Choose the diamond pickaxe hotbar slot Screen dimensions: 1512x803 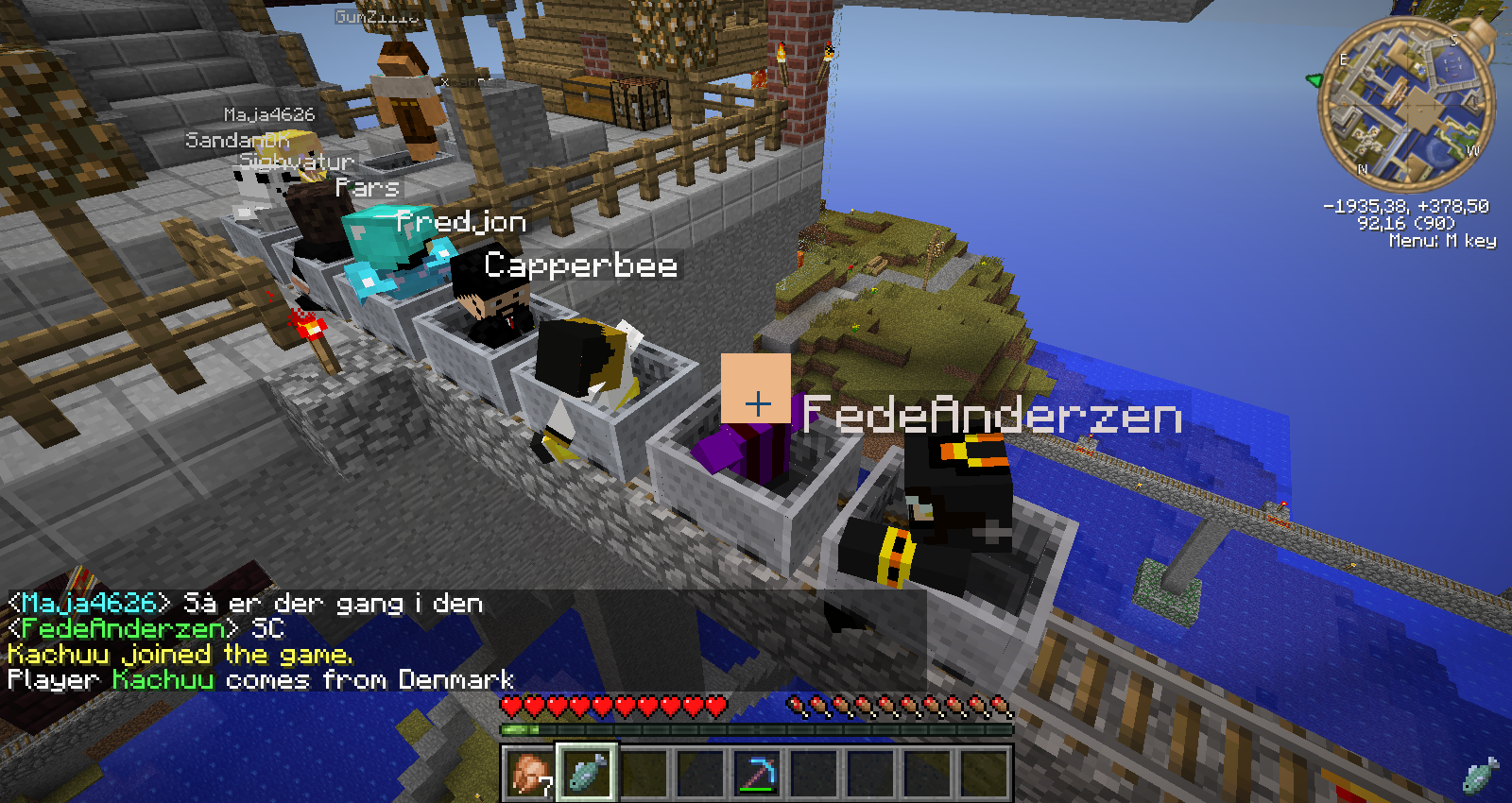757,773
